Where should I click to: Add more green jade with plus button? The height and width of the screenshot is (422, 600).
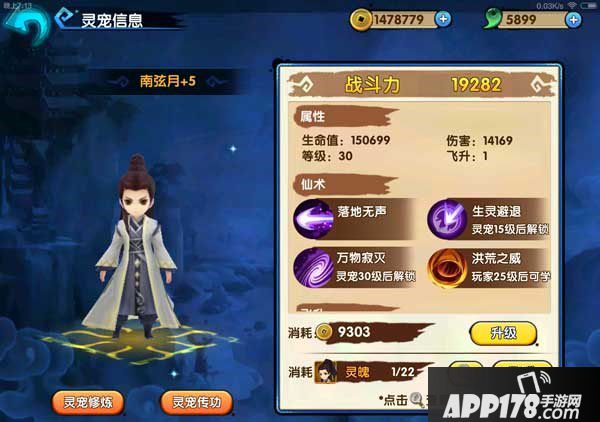[x=573, y=19]
